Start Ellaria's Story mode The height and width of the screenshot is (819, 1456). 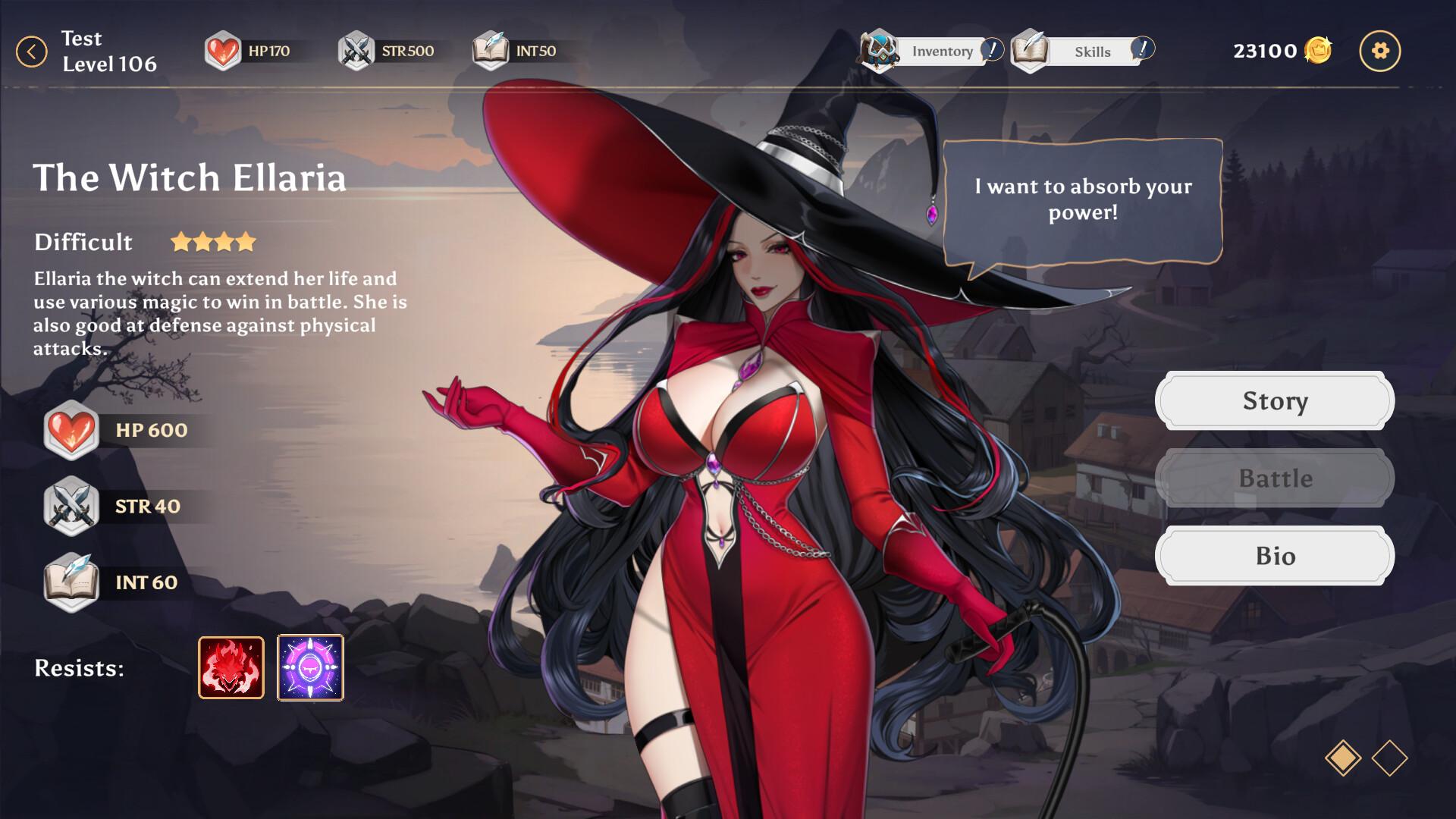point(1274,400)
